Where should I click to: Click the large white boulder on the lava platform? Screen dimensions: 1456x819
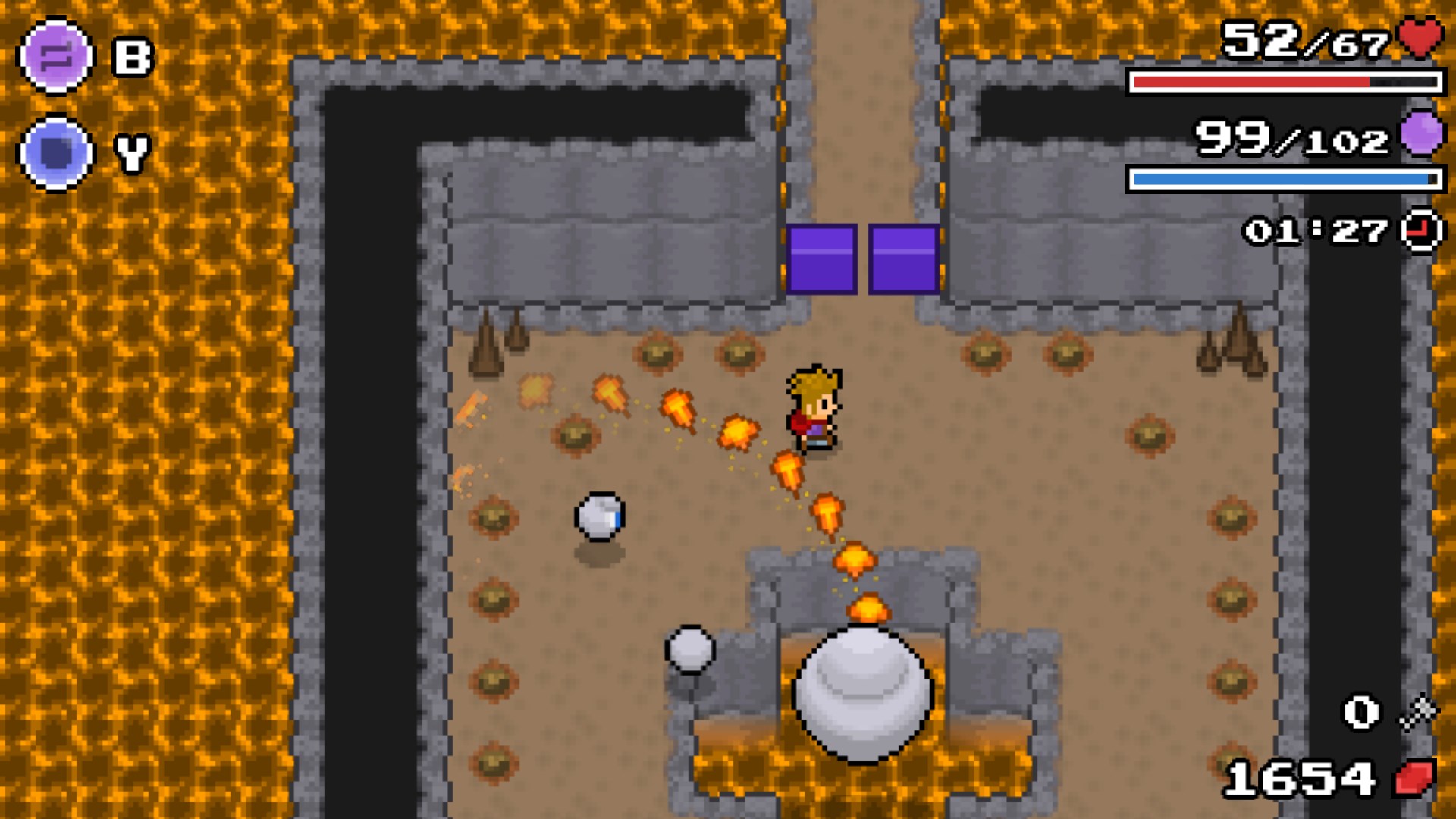click(x=861, y=690)
